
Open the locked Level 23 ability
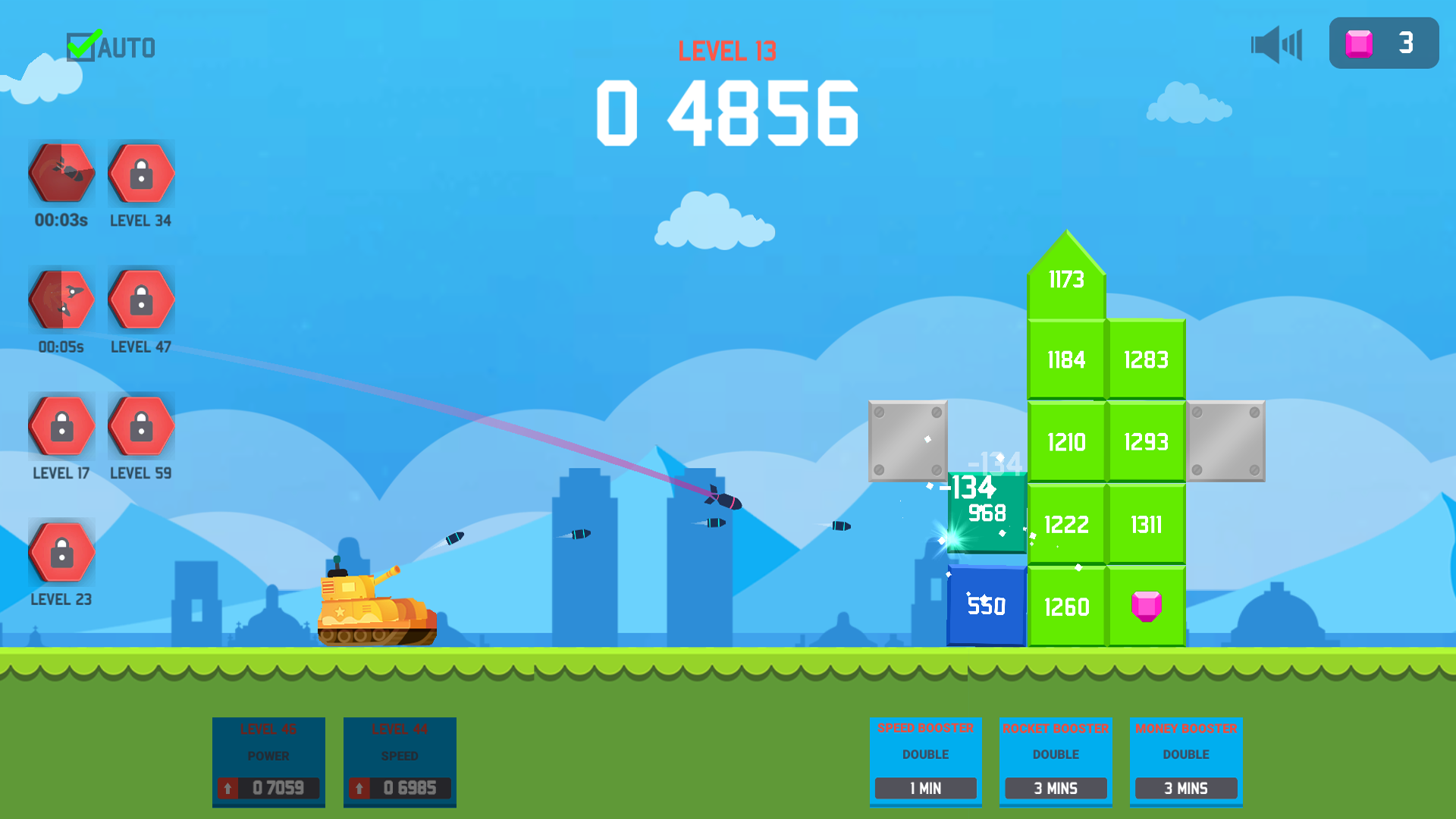coord(61,551)
